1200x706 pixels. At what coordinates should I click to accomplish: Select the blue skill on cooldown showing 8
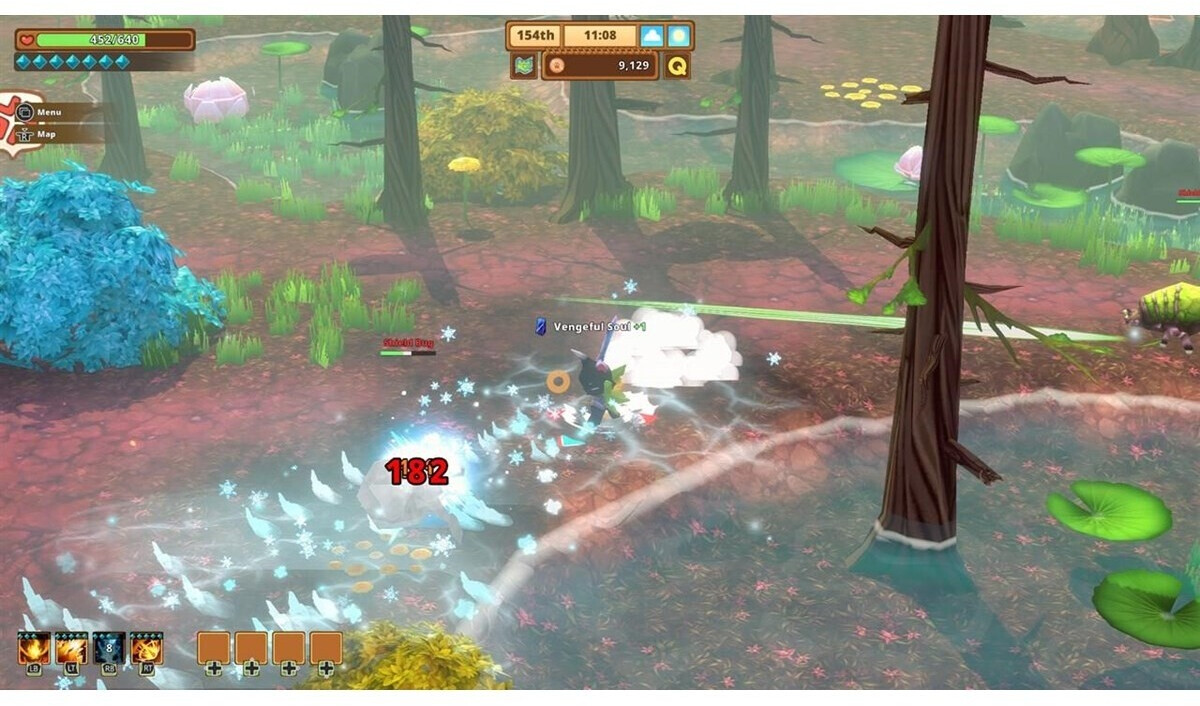(x=108, y=648)
